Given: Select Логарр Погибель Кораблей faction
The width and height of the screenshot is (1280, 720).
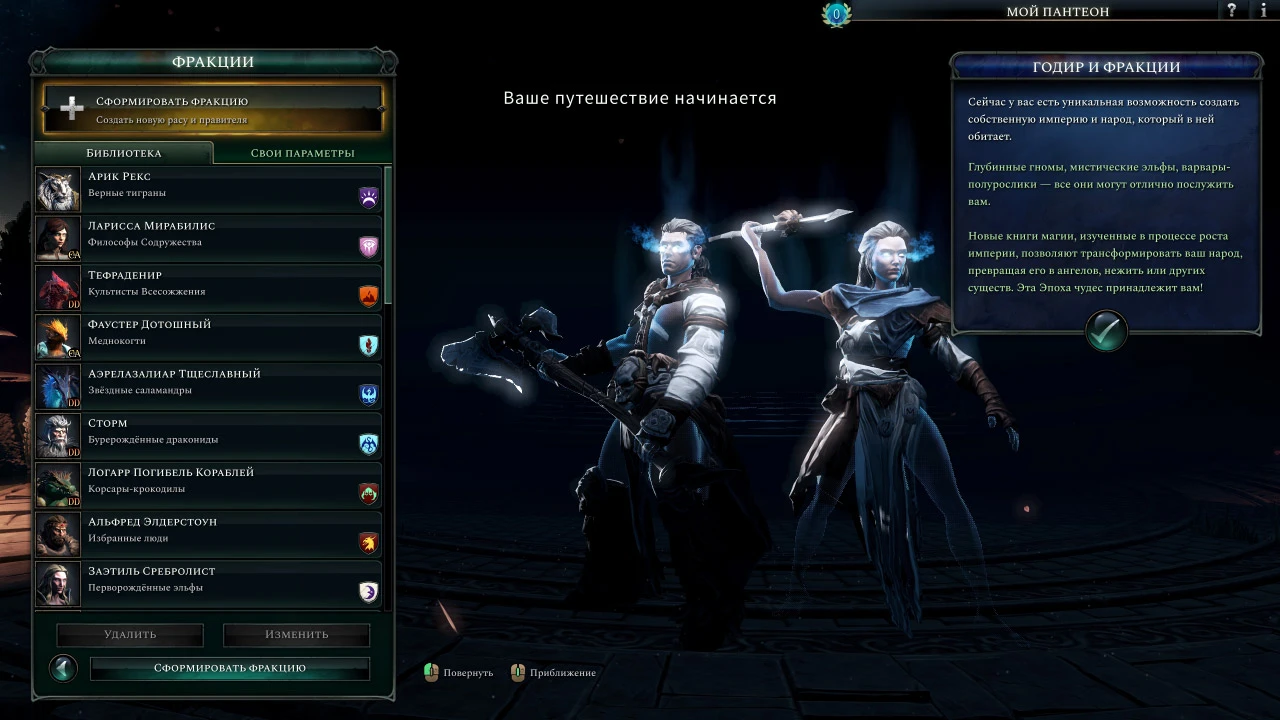Looking at the screenshot, I should click(x=208, y=482).
